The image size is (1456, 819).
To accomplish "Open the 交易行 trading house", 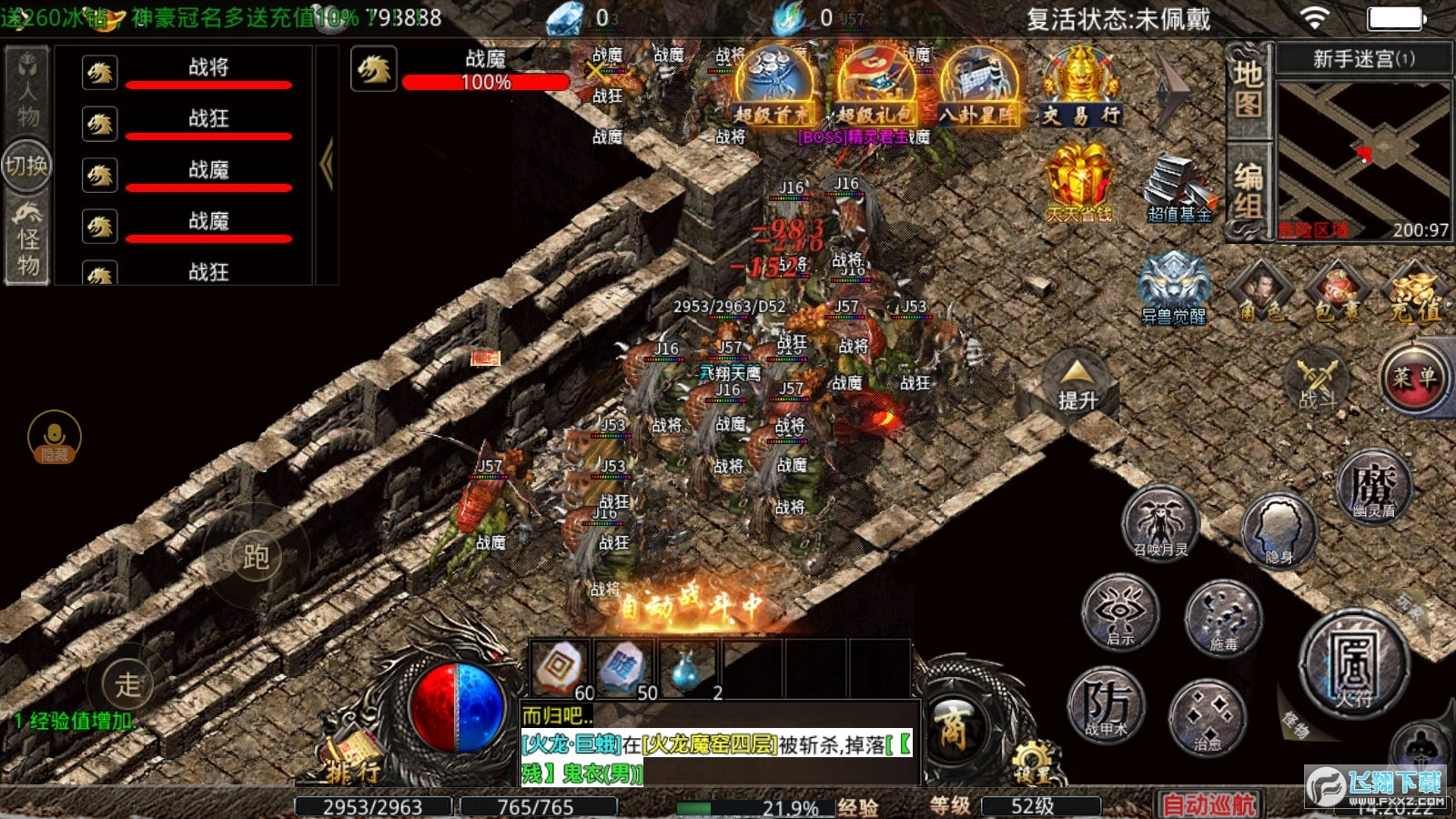I will tap(1080, 87).
